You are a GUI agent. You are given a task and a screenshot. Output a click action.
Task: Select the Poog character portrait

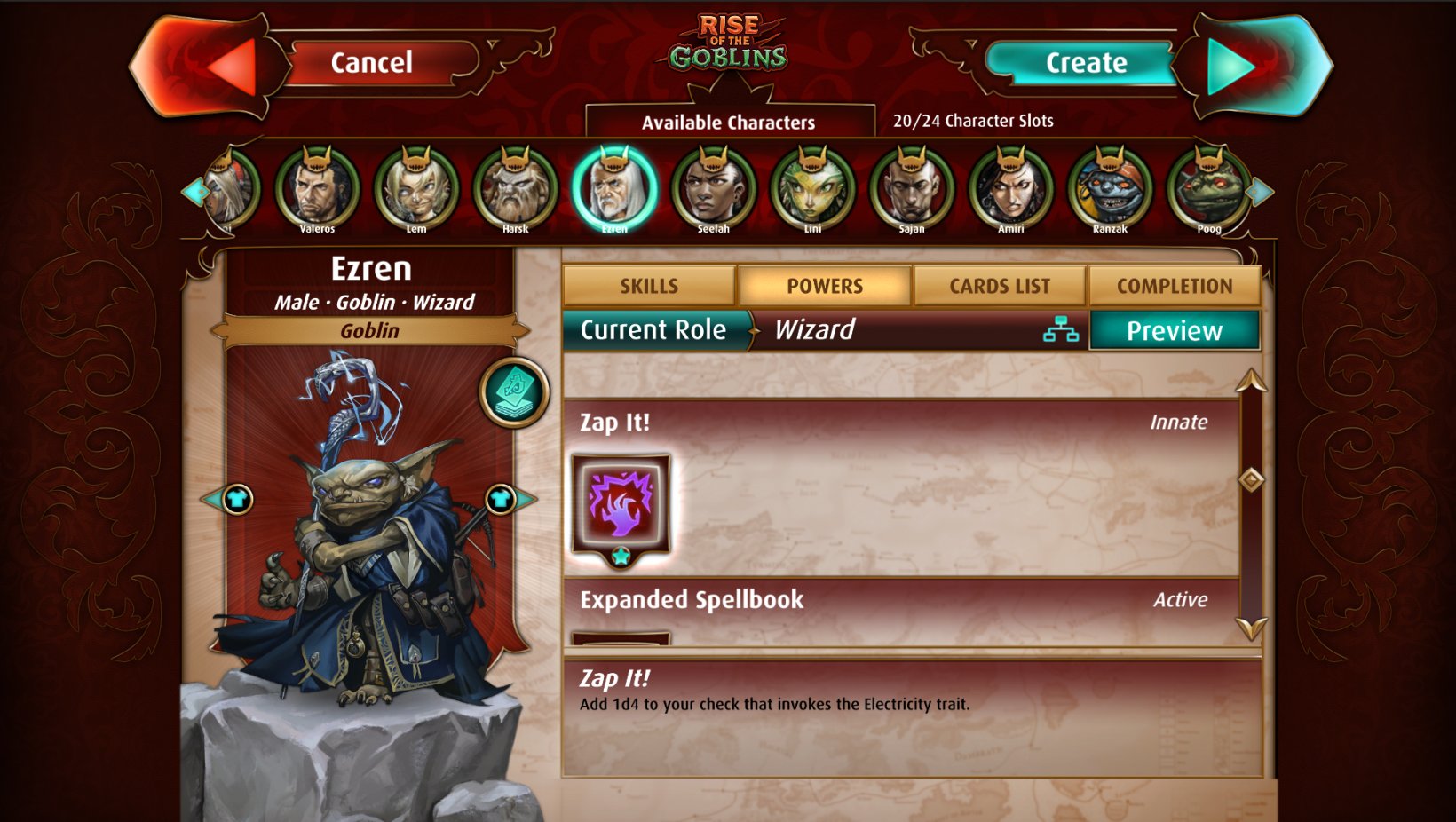[1211, 188]
